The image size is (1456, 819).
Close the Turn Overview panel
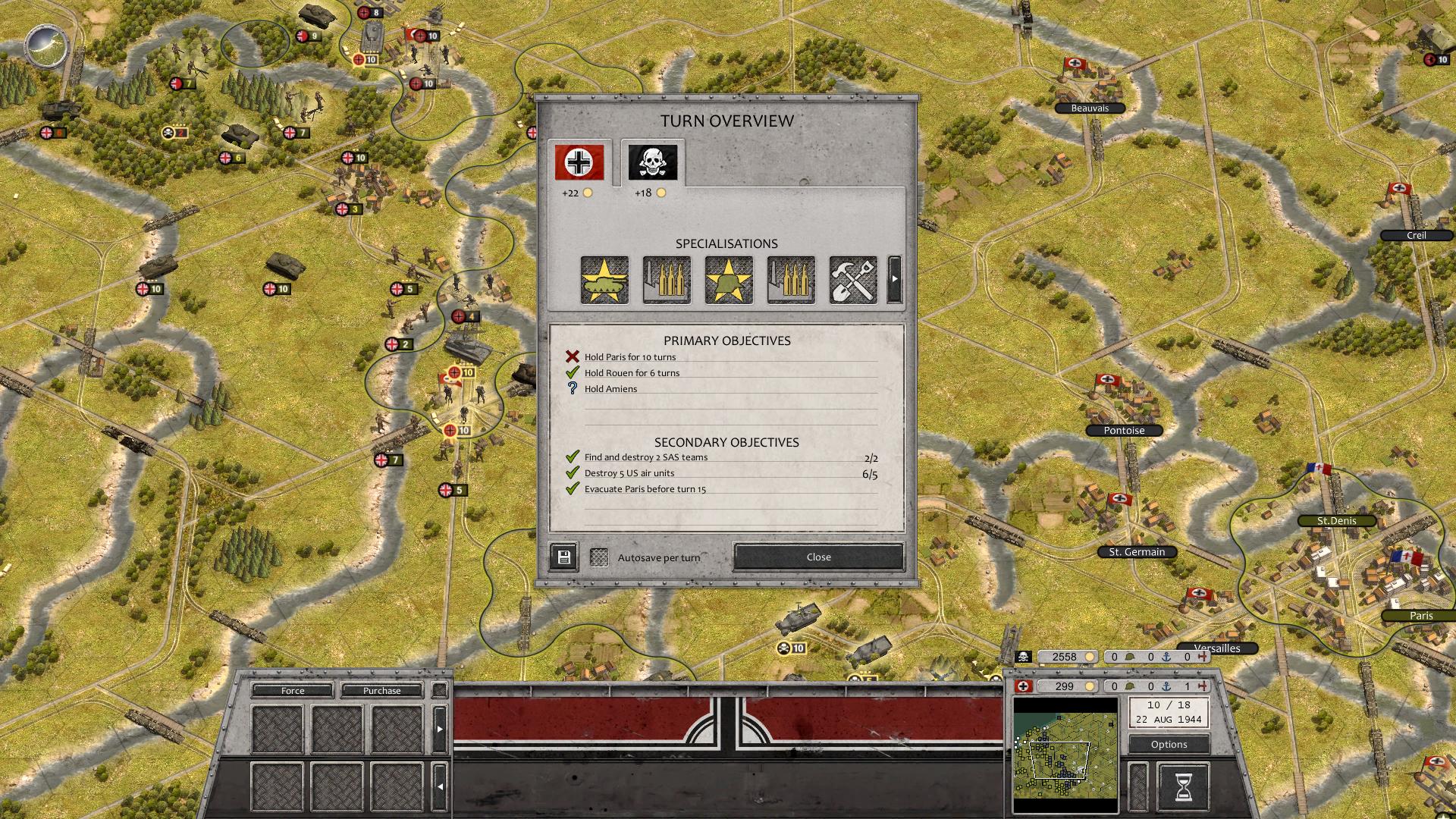[818, 557]
